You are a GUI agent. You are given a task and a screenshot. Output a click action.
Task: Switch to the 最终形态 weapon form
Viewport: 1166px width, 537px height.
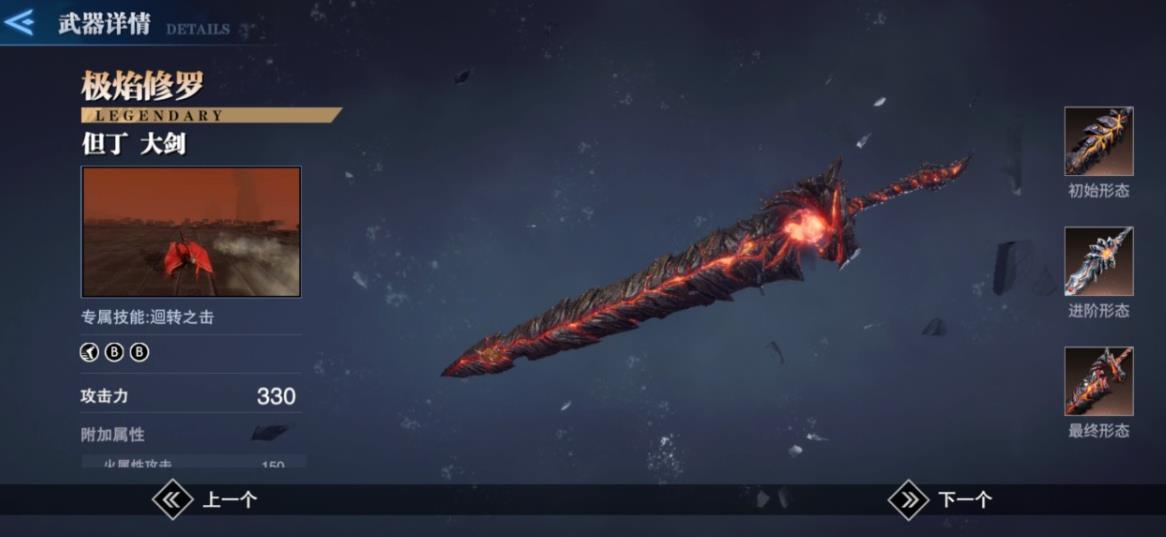[1098, 381]
